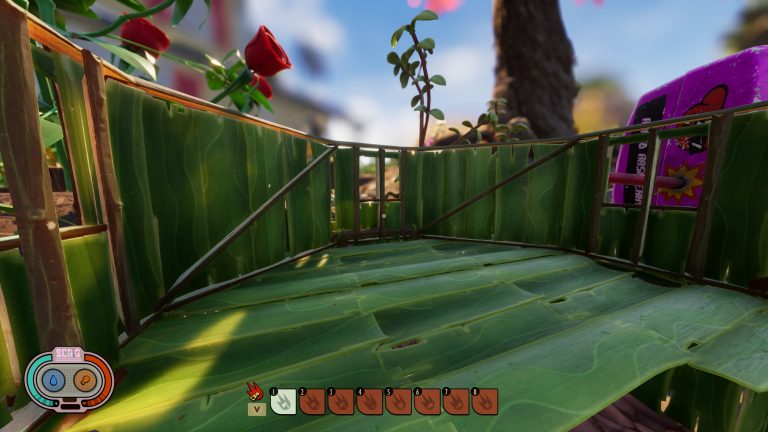Screen dimensions: 768x432
Task: Select hotbar slot 2
Action: click(x=312, y=401)
